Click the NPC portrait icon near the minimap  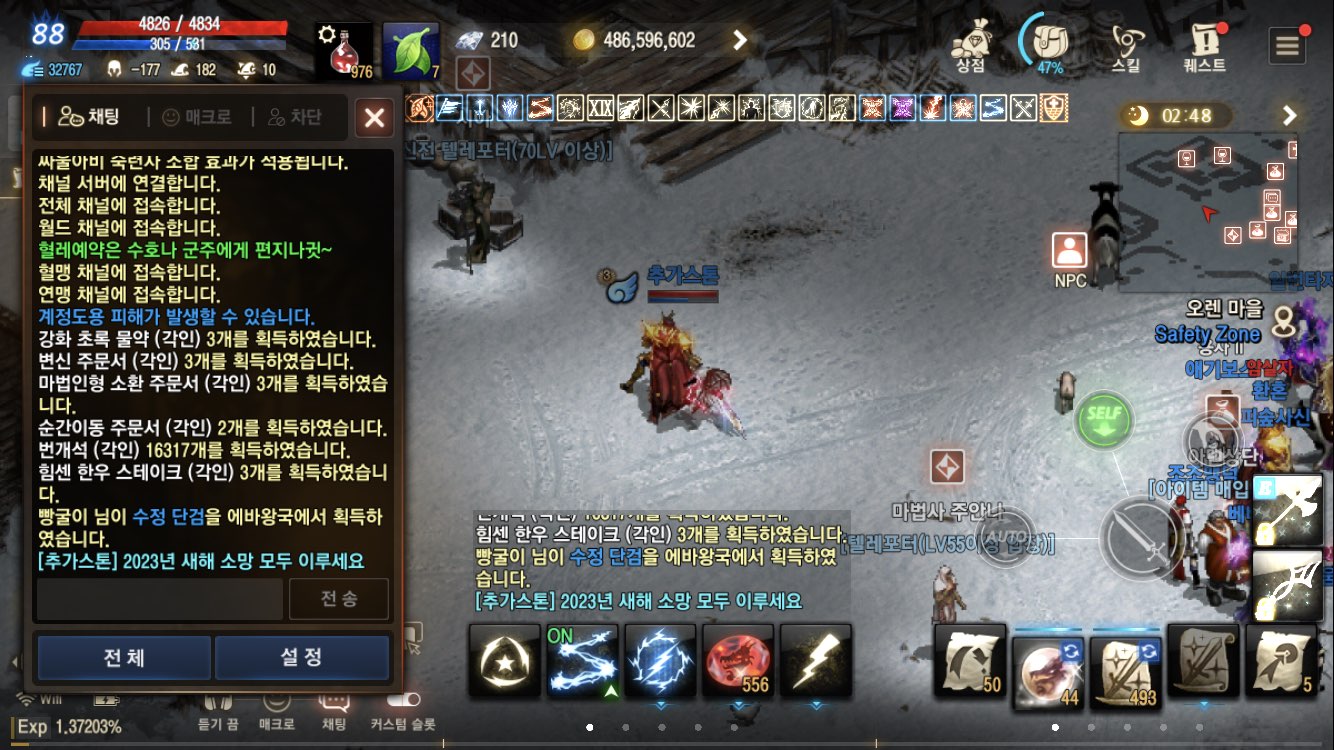[x=1068, y=250]
